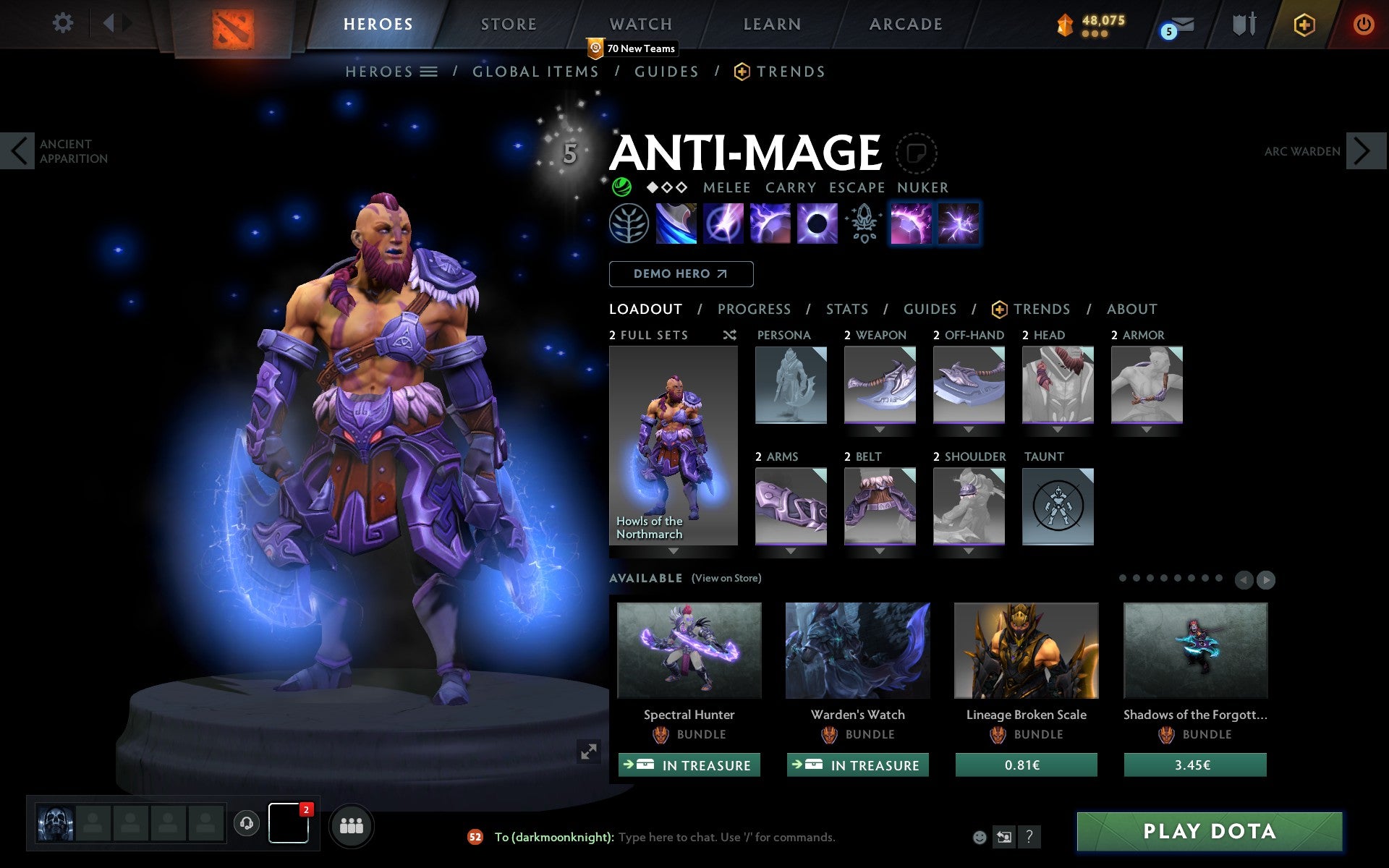Expand the Weapon slot dropdown arrow

[x=880, y=428]
